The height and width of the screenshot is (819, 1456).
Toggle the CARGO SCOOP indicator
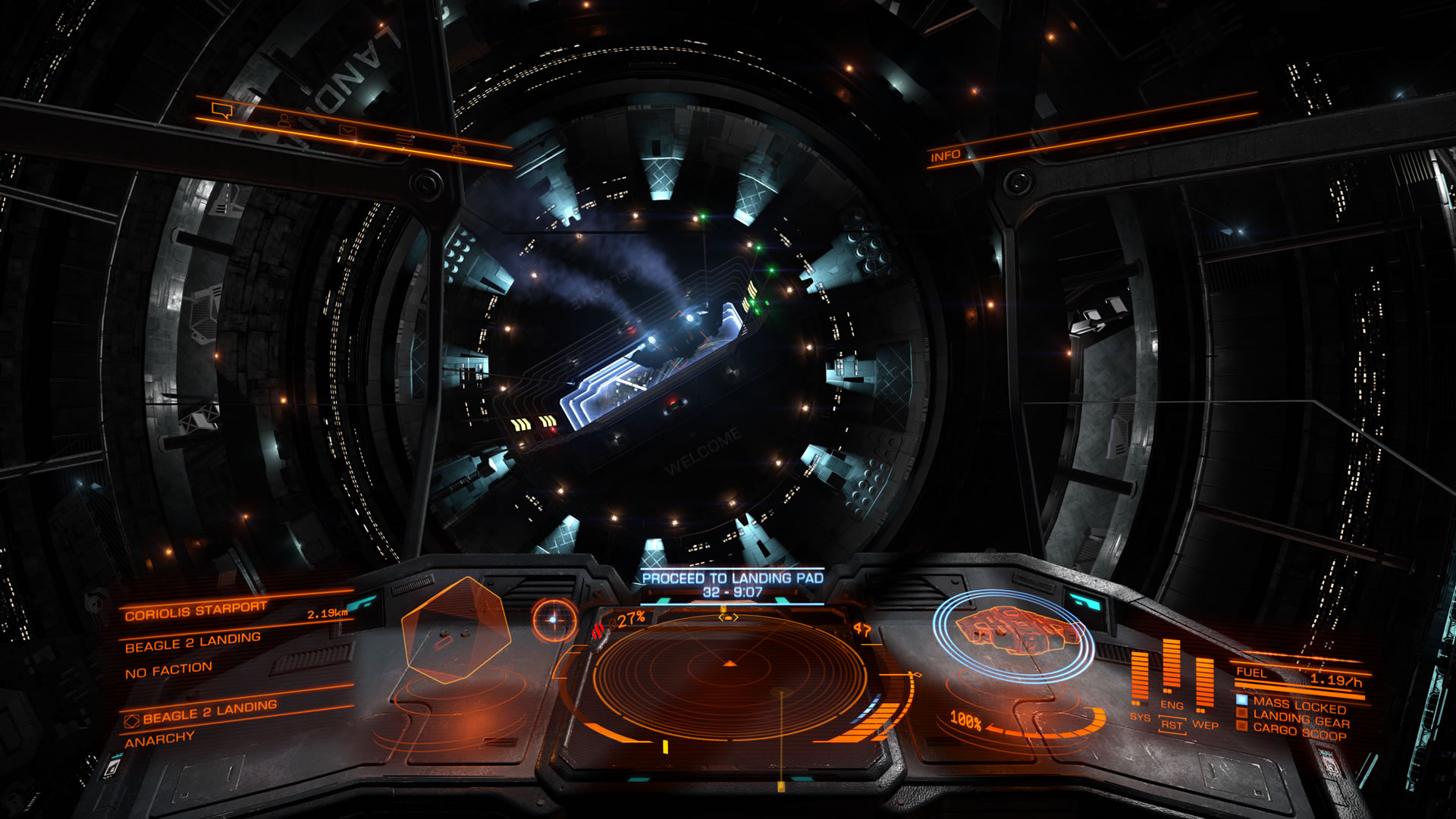click(1241, 726)
